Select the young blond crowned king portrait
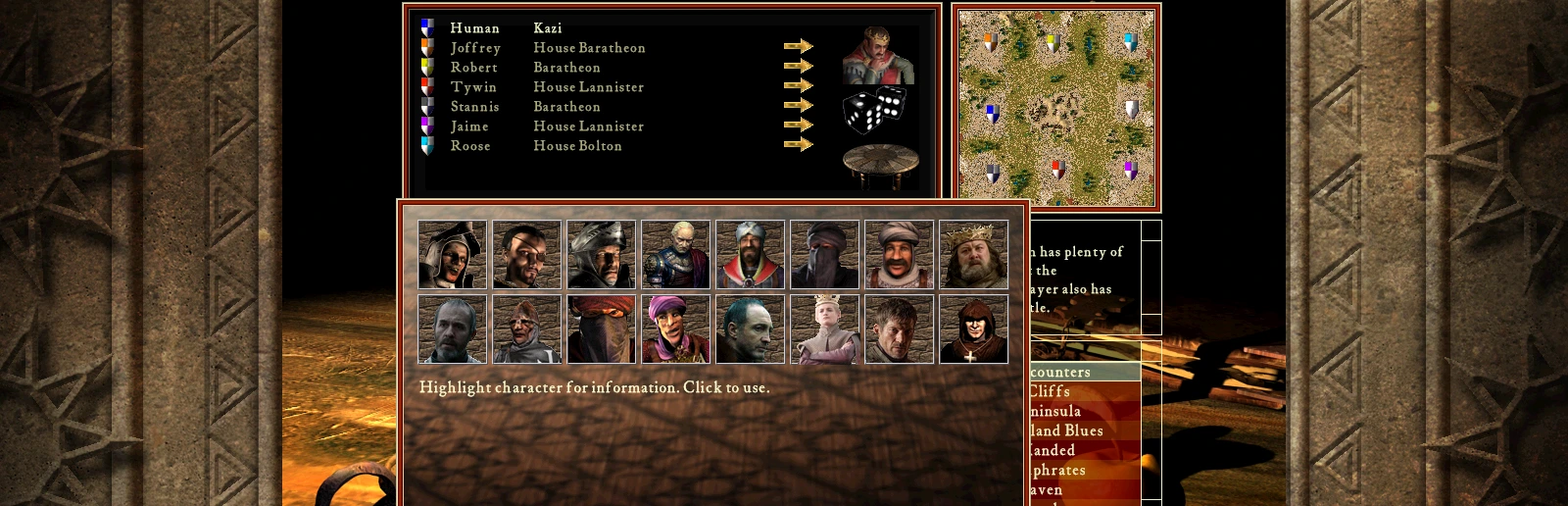 pos(824,329)
